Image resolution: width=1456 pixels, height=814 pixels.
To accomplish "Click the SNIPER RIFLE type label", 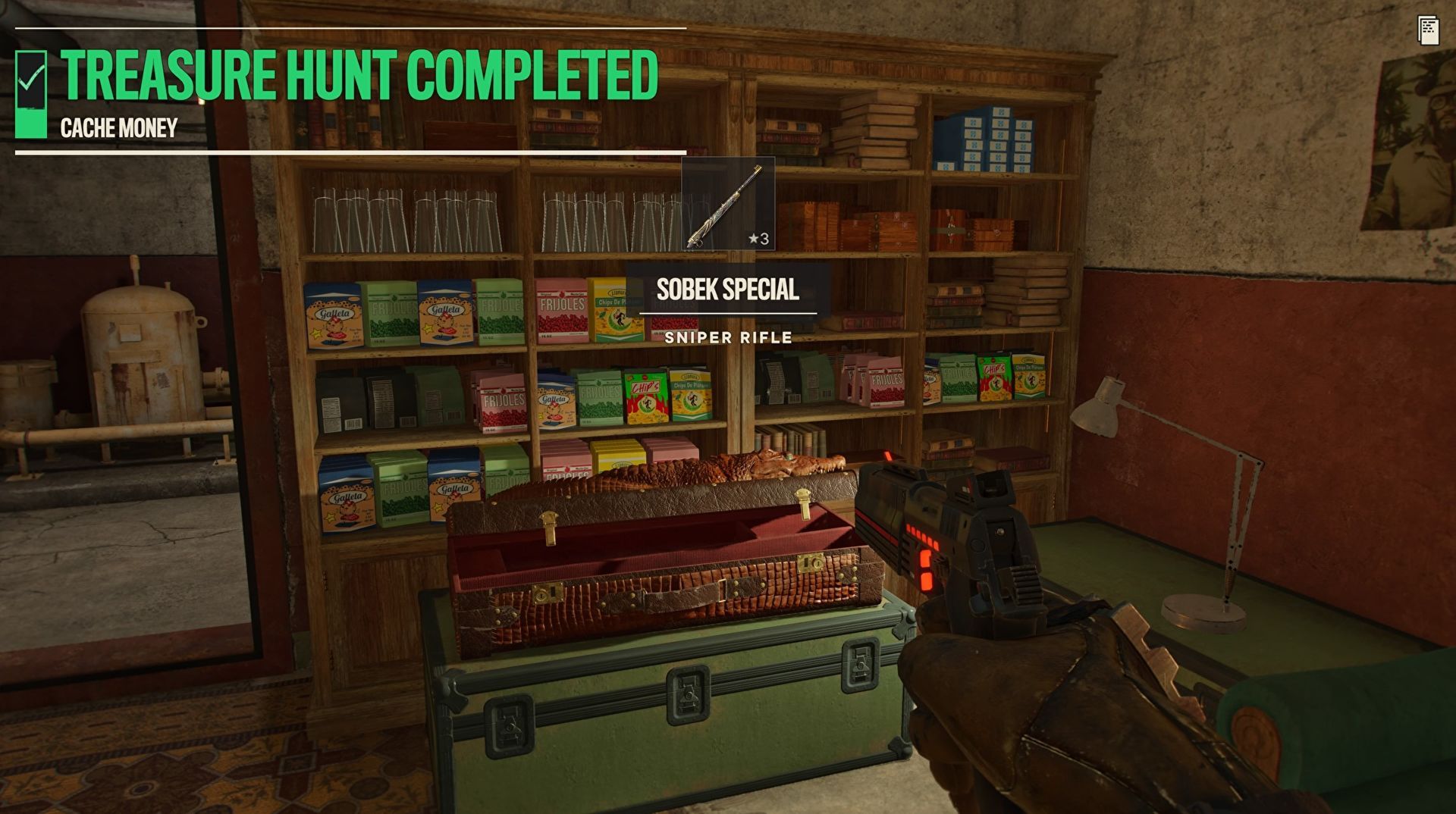I will [x=728, y=338].
